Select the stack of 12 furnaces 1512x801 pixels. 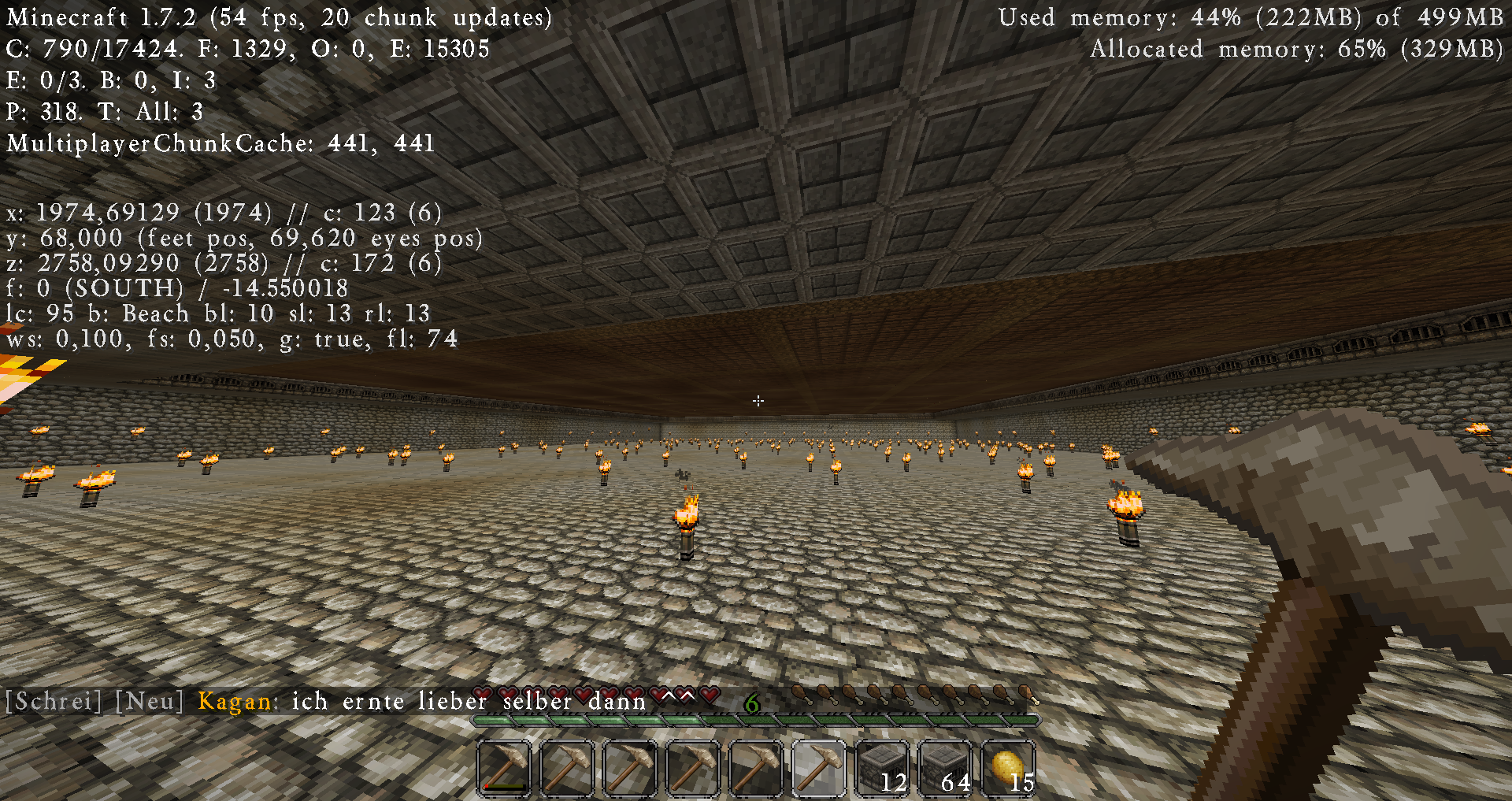pos(882,768)
